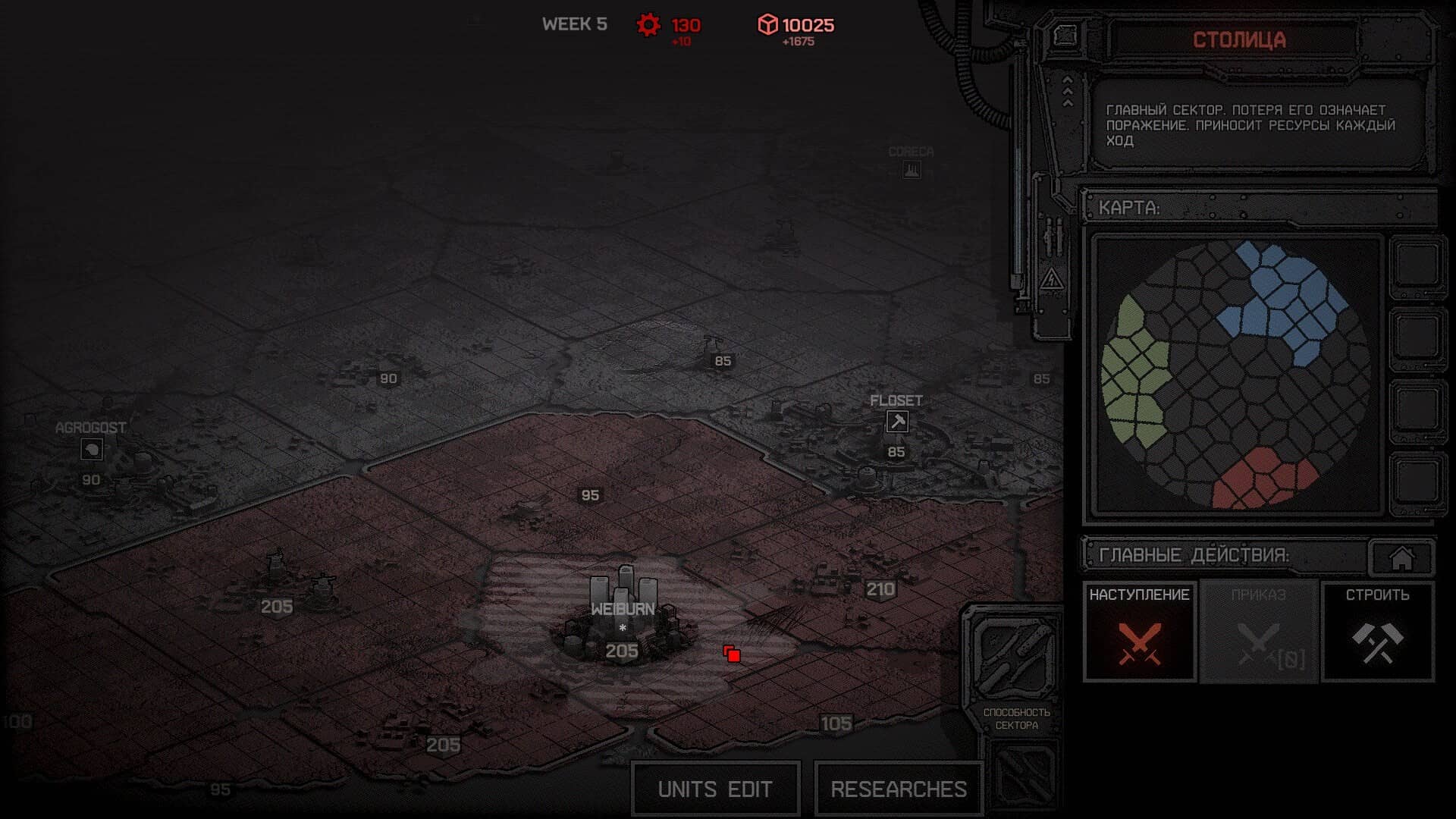The width and height of the screenshot is (1456, 819).
Task: Click the chevron arrows beside sector description
Action: point(1068,92)
